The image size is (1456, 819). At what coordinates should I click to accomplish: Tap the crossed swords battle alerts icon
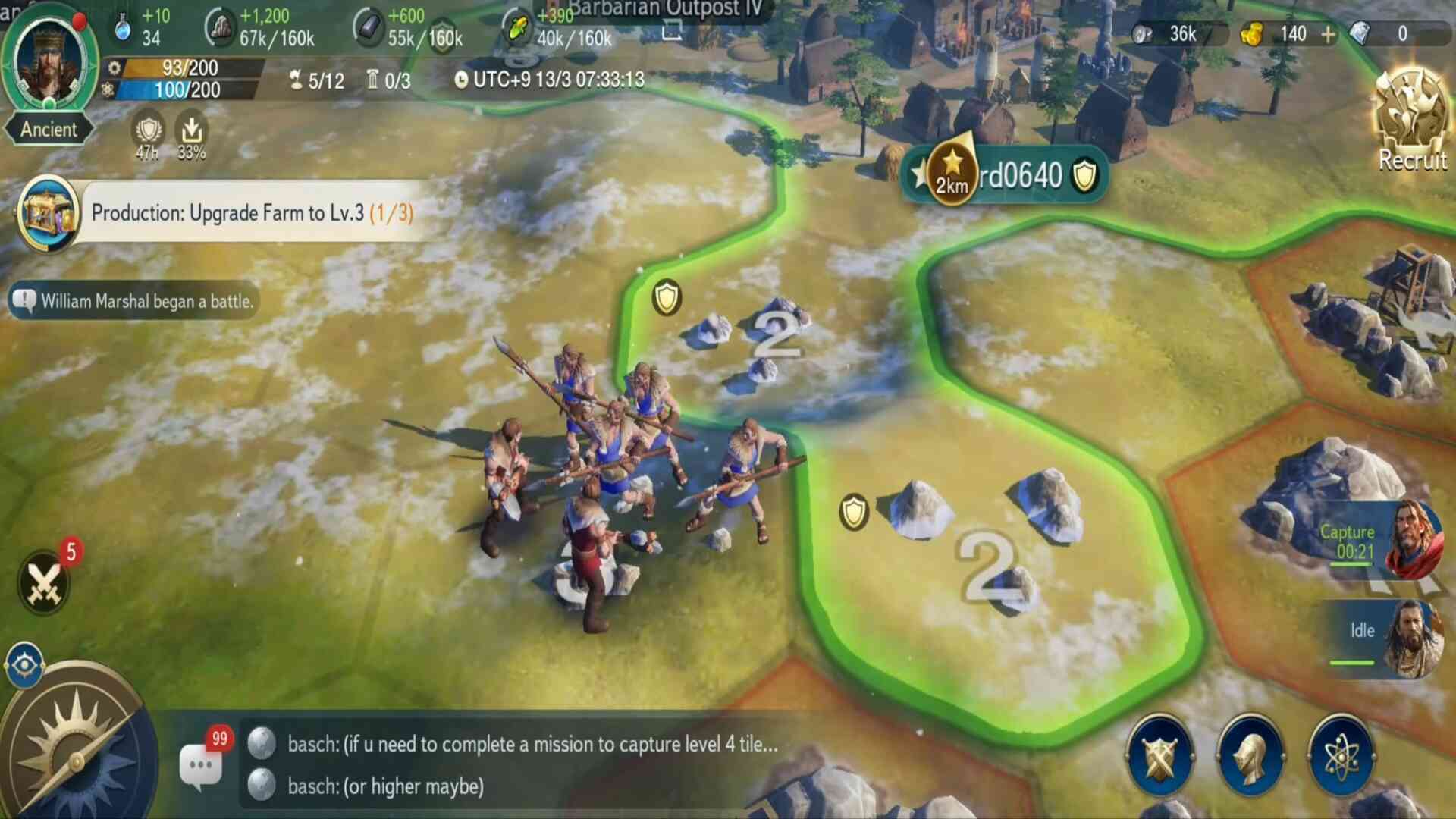pos(44,582)
